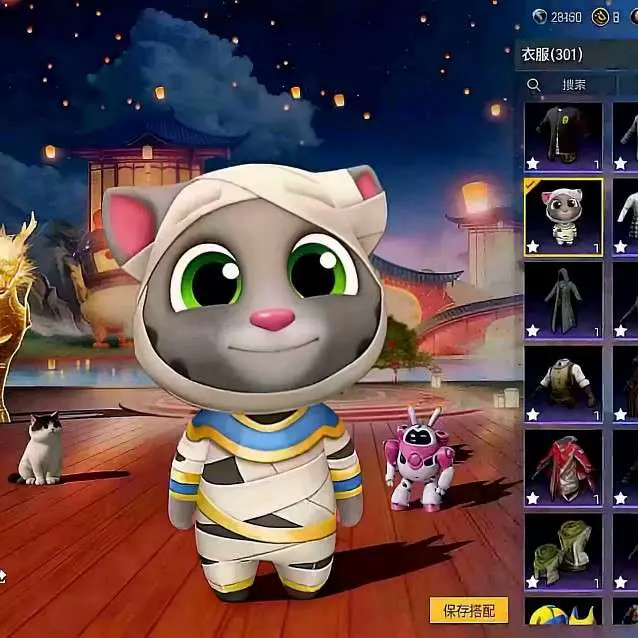Viewport: 638px width, 638px height.
Task: Select the red and white coat outfit
Action: (563, 467)
